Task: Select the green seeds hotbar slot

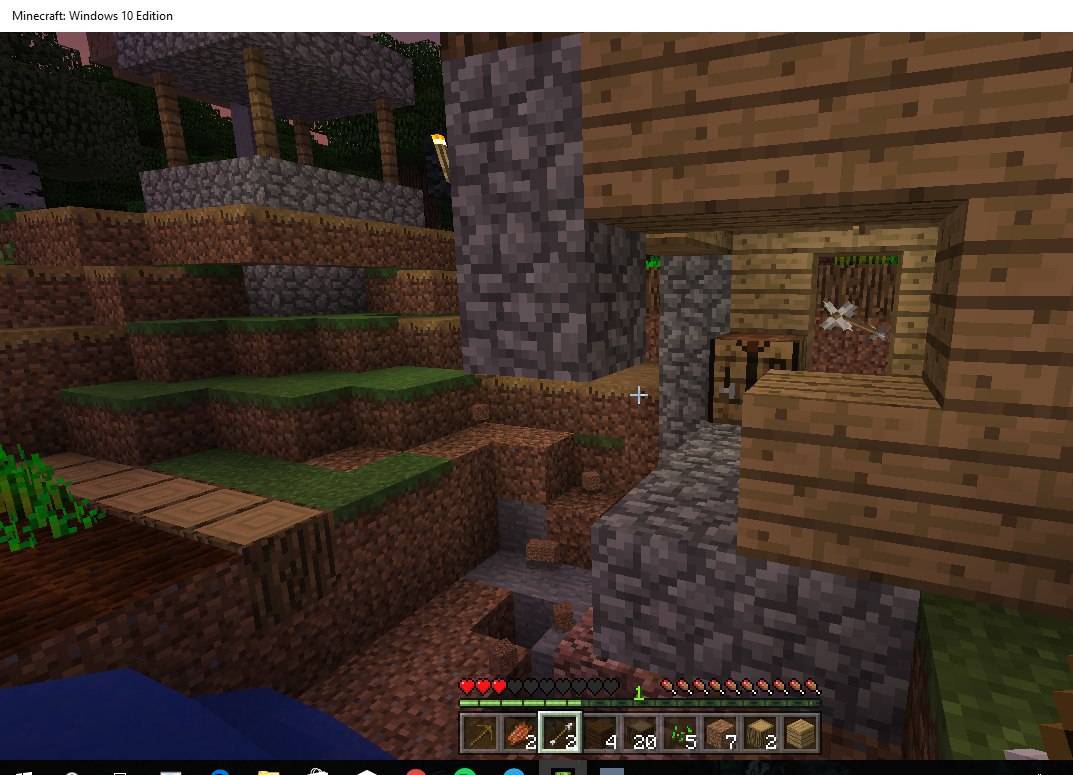Action: click(680, 733)
